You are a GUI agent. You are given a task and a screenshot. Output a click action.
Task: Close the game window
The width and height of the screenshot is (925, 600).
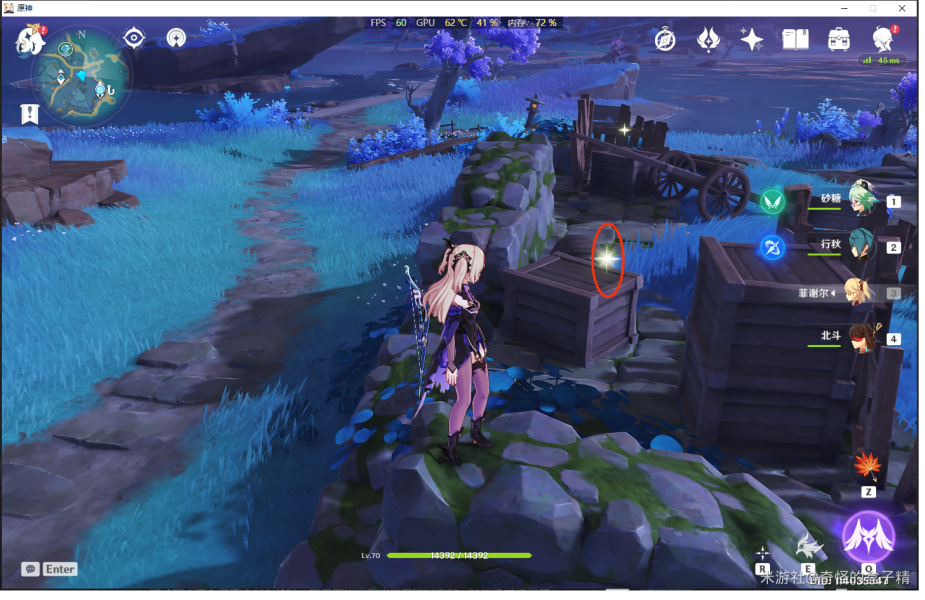click(903, 8)
